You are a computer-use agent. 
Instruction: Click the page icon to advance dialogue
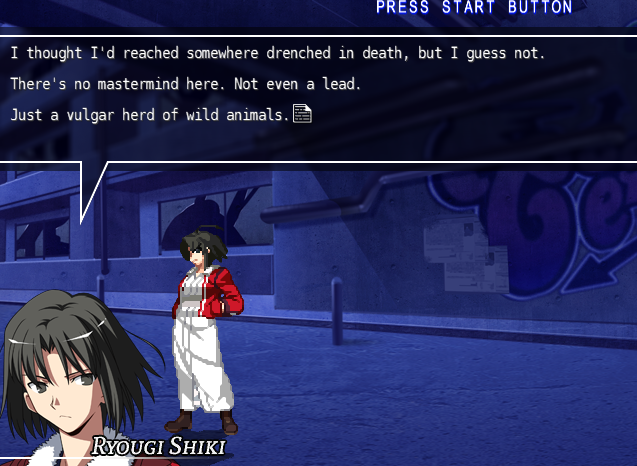302,114
